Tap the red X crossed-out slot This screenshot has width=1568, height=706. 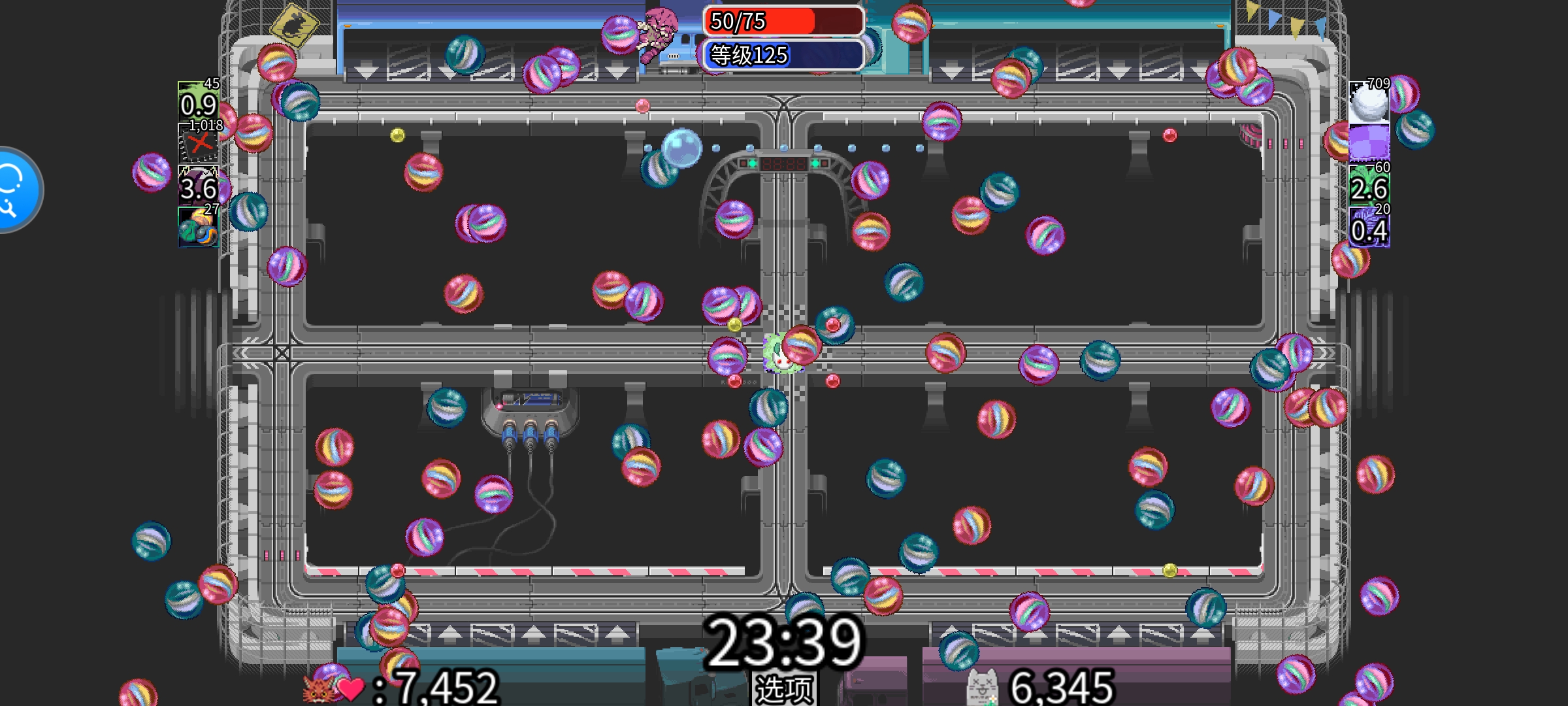(x=199, y=144)
